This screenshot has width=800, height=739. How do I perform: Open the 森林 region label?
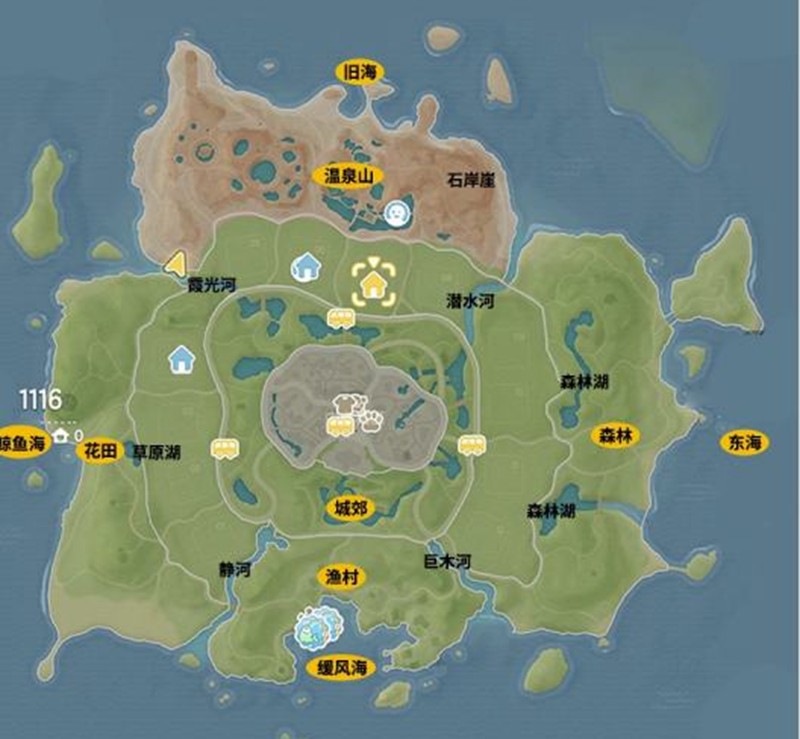point(618,436)
